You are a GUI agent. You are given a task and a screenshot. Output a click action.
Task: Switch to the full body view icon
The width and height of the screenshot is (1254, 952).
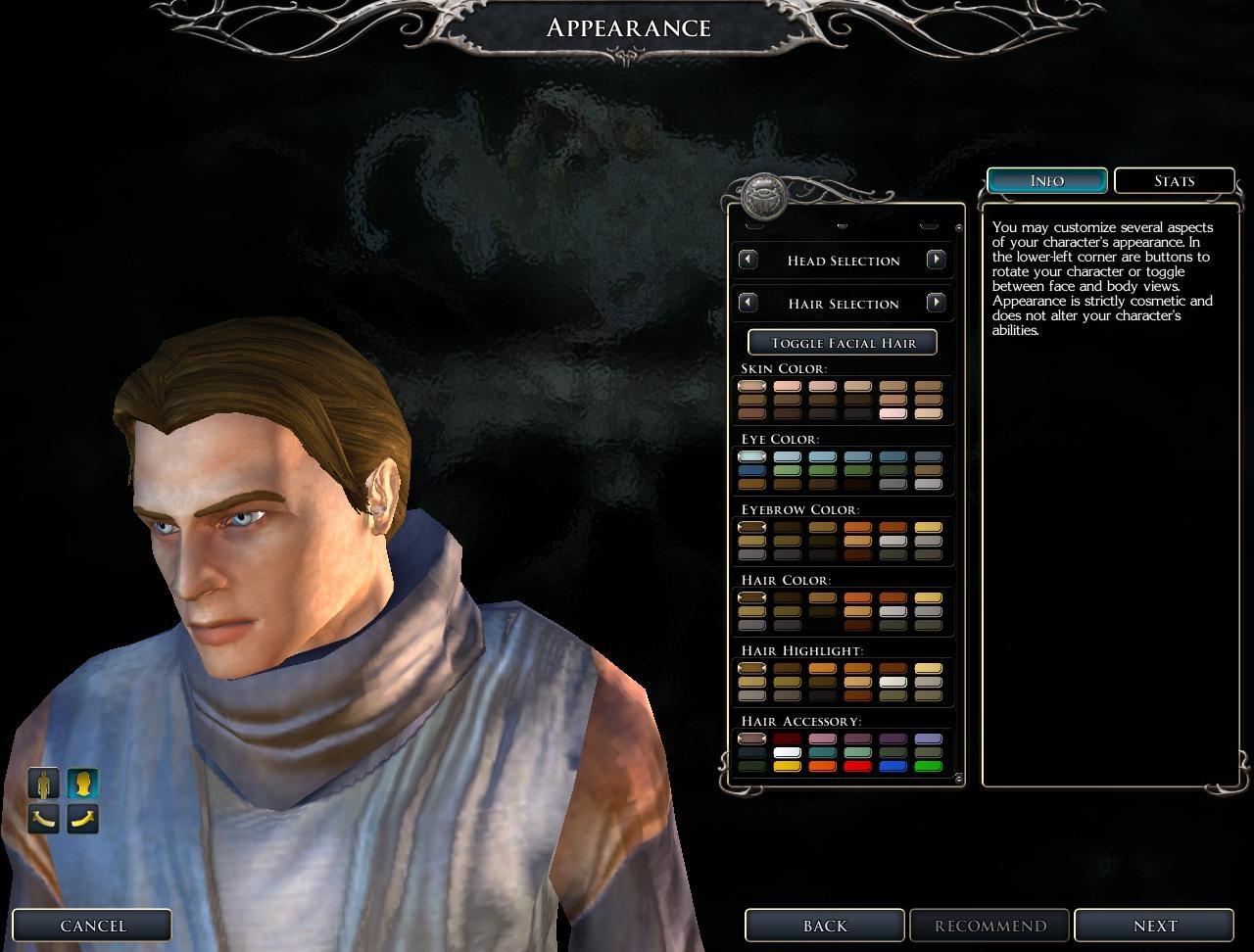pos(43,784)
